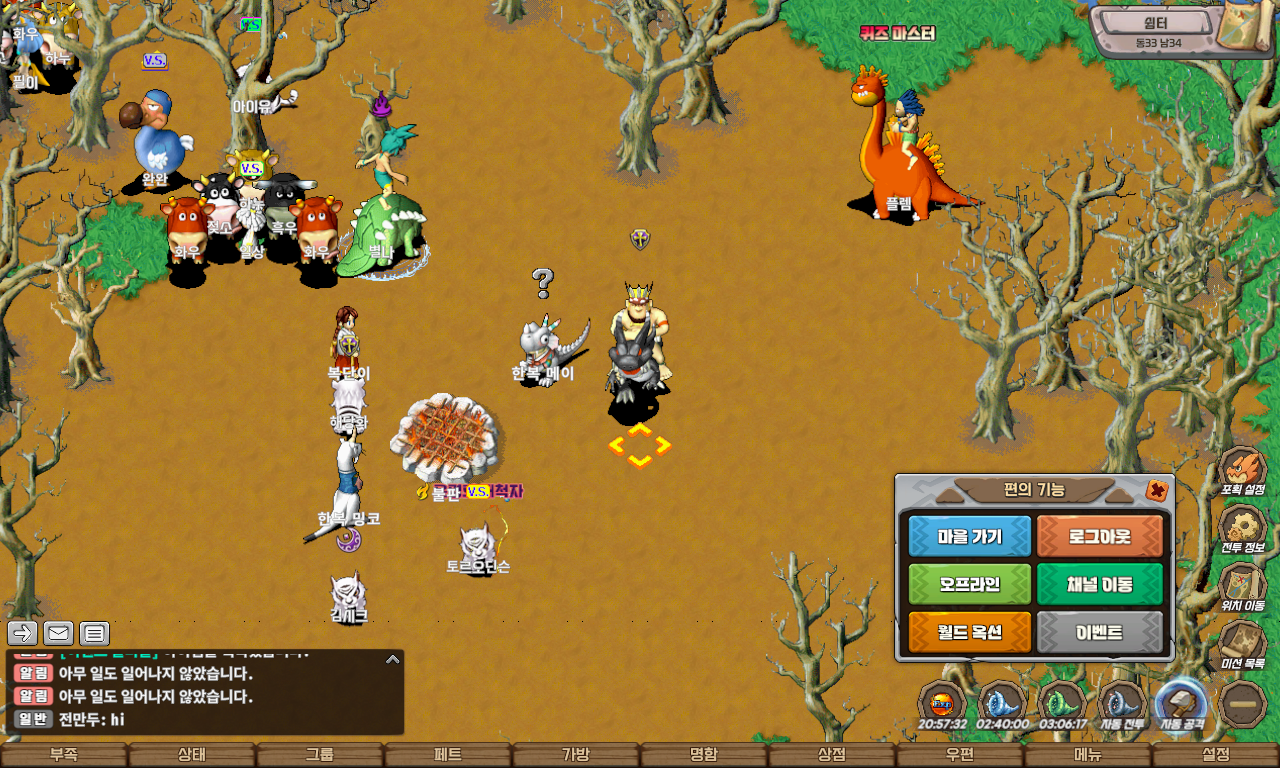Select the green 오프라인 button

tap(969, 584)
